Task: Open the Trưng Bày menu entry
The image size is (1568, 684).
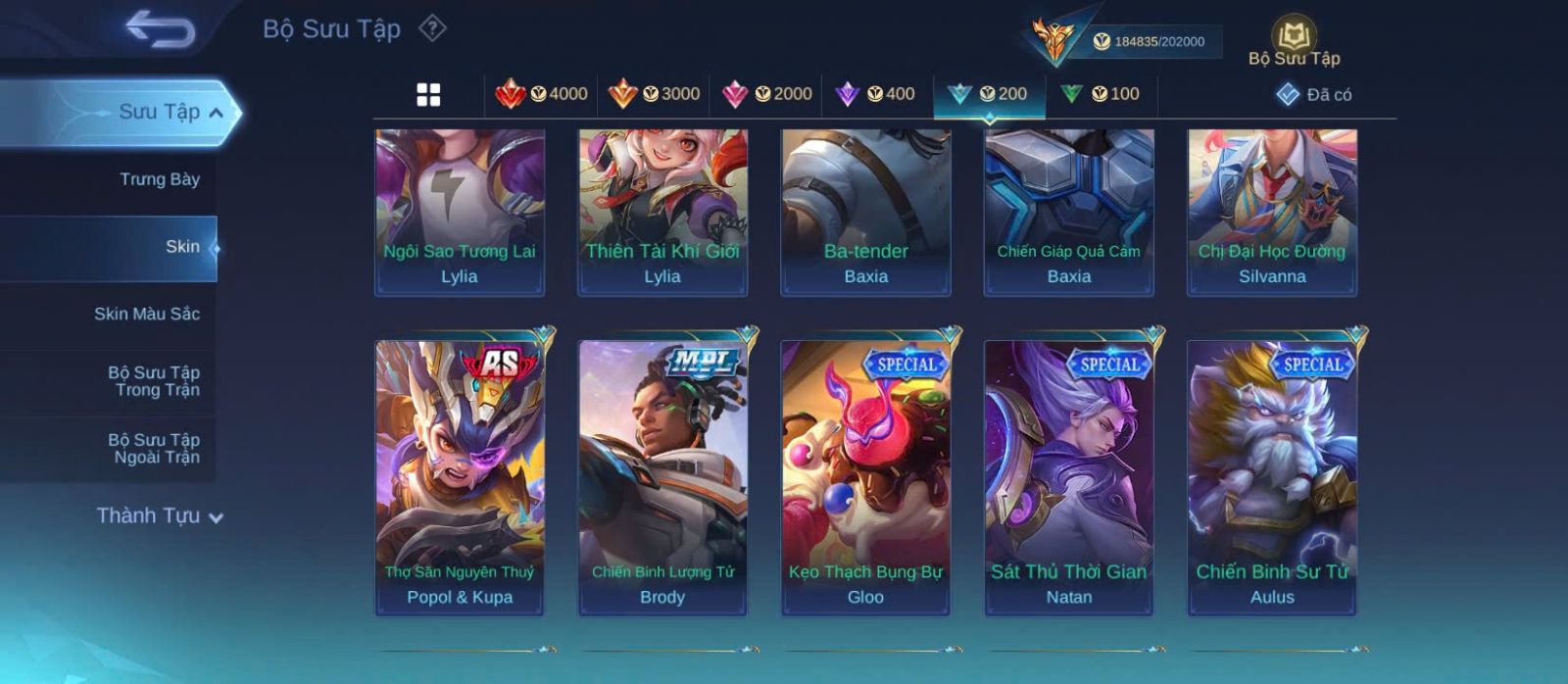Action: [159, 179]
